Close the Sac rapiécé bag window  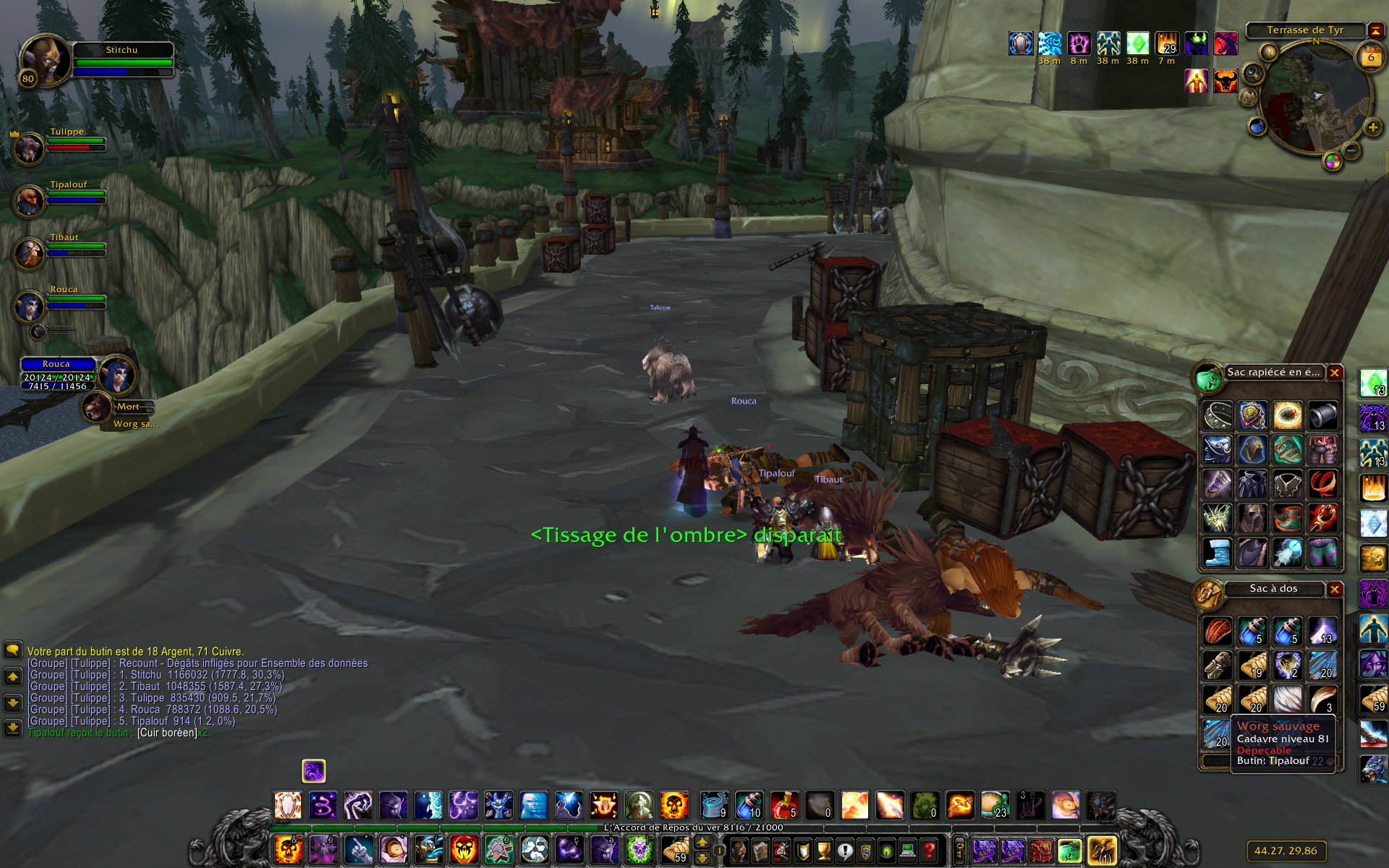tap(1335, 373)
